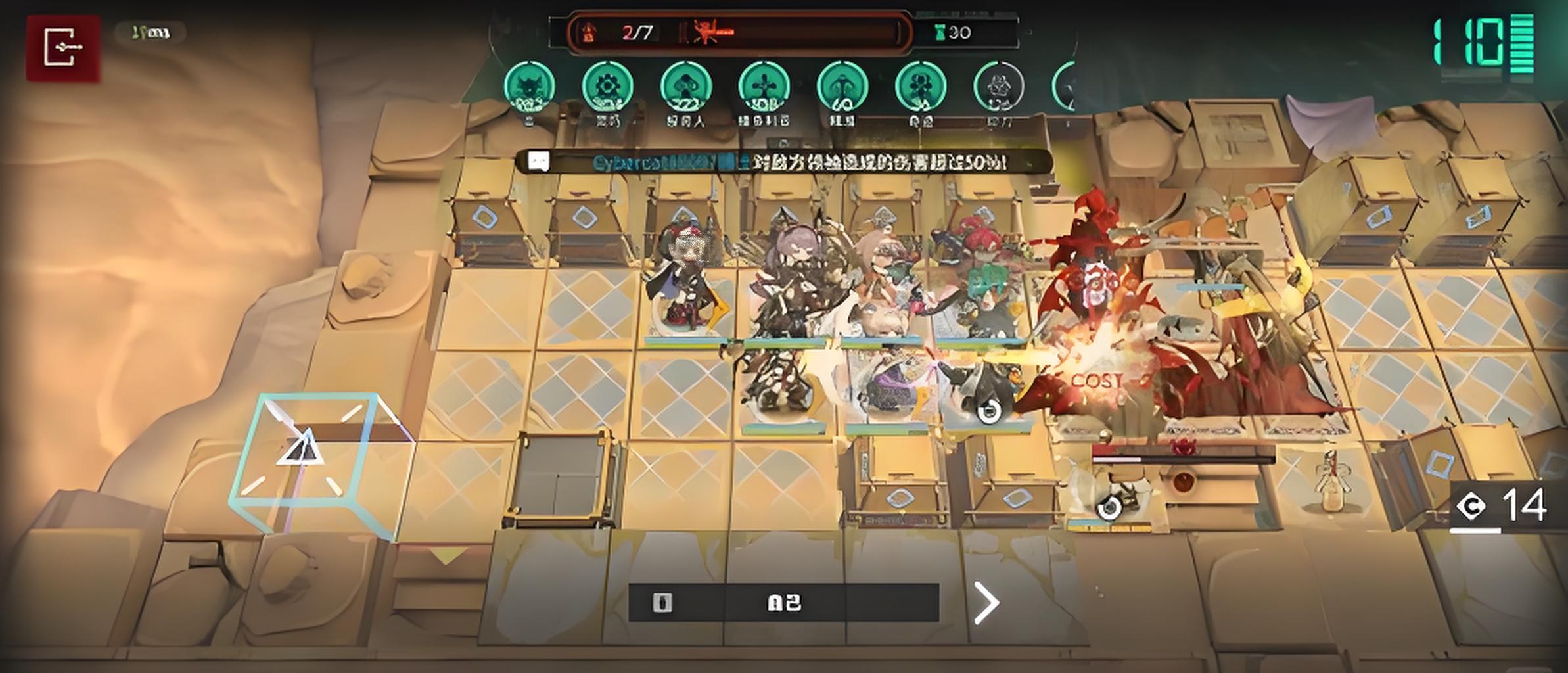
Task: Select the cross-shaped tactical icon
Action: [x=764, y=87]
